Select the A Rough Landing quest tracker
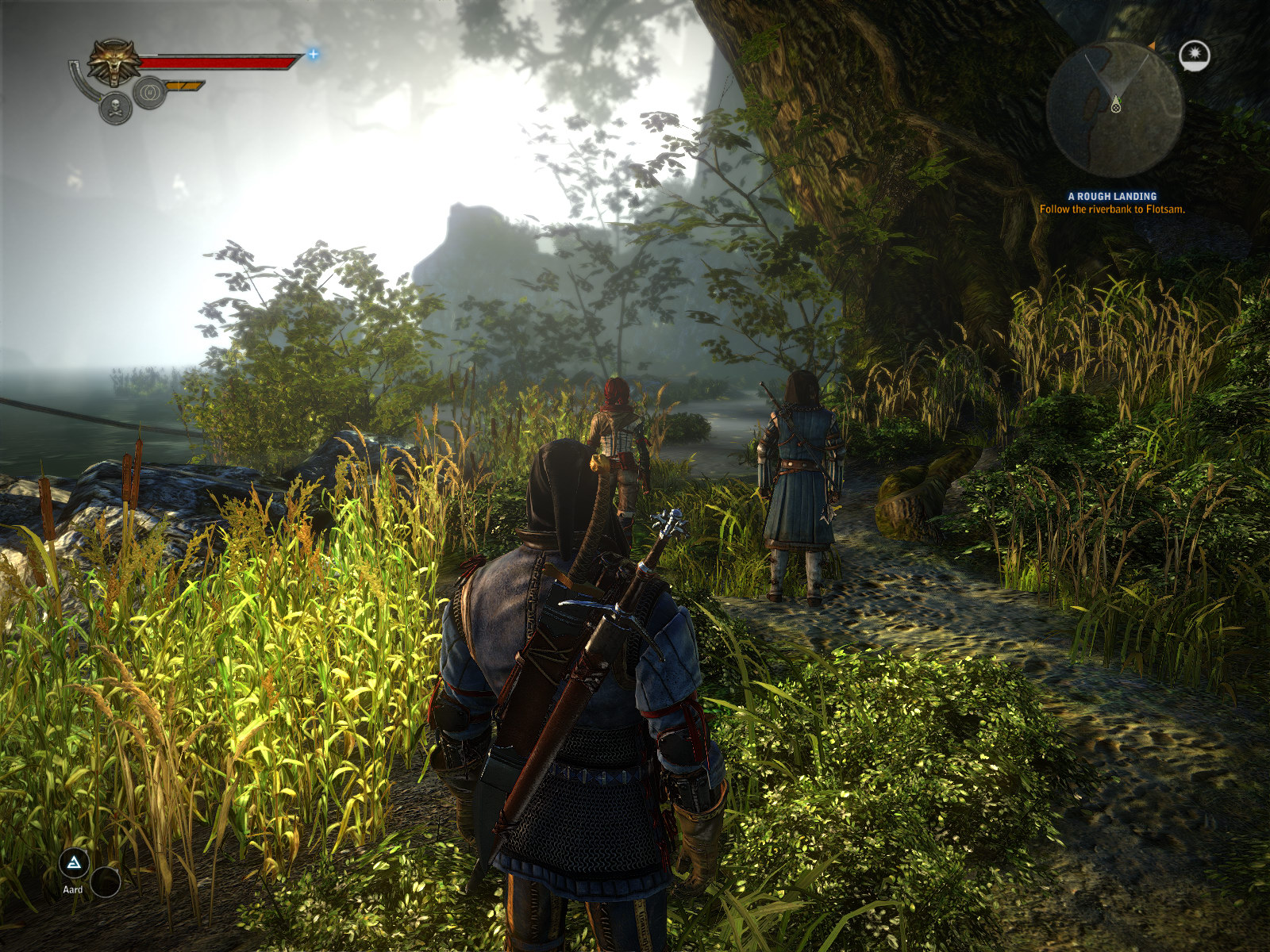The width and height of the screenshot is (1270, 952). 1112,196
